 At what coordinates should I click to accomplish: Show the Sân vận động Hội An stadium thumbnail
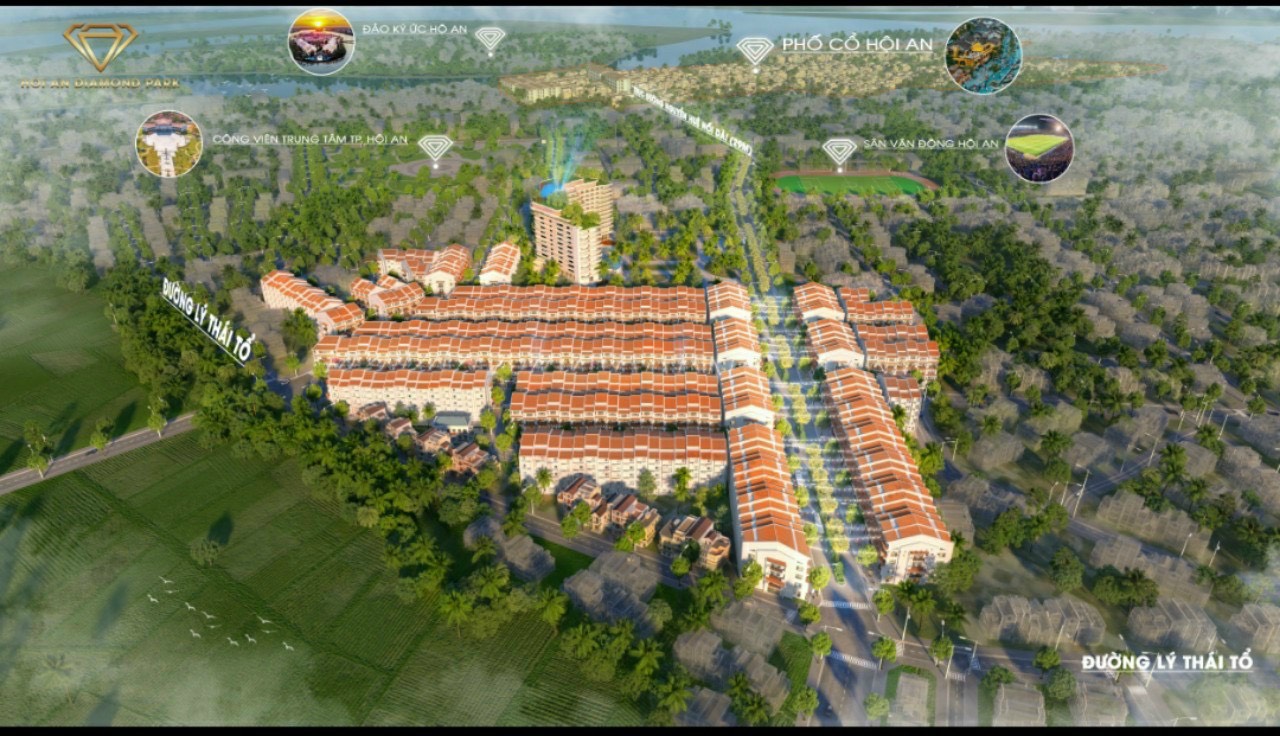coord(1038,148)
